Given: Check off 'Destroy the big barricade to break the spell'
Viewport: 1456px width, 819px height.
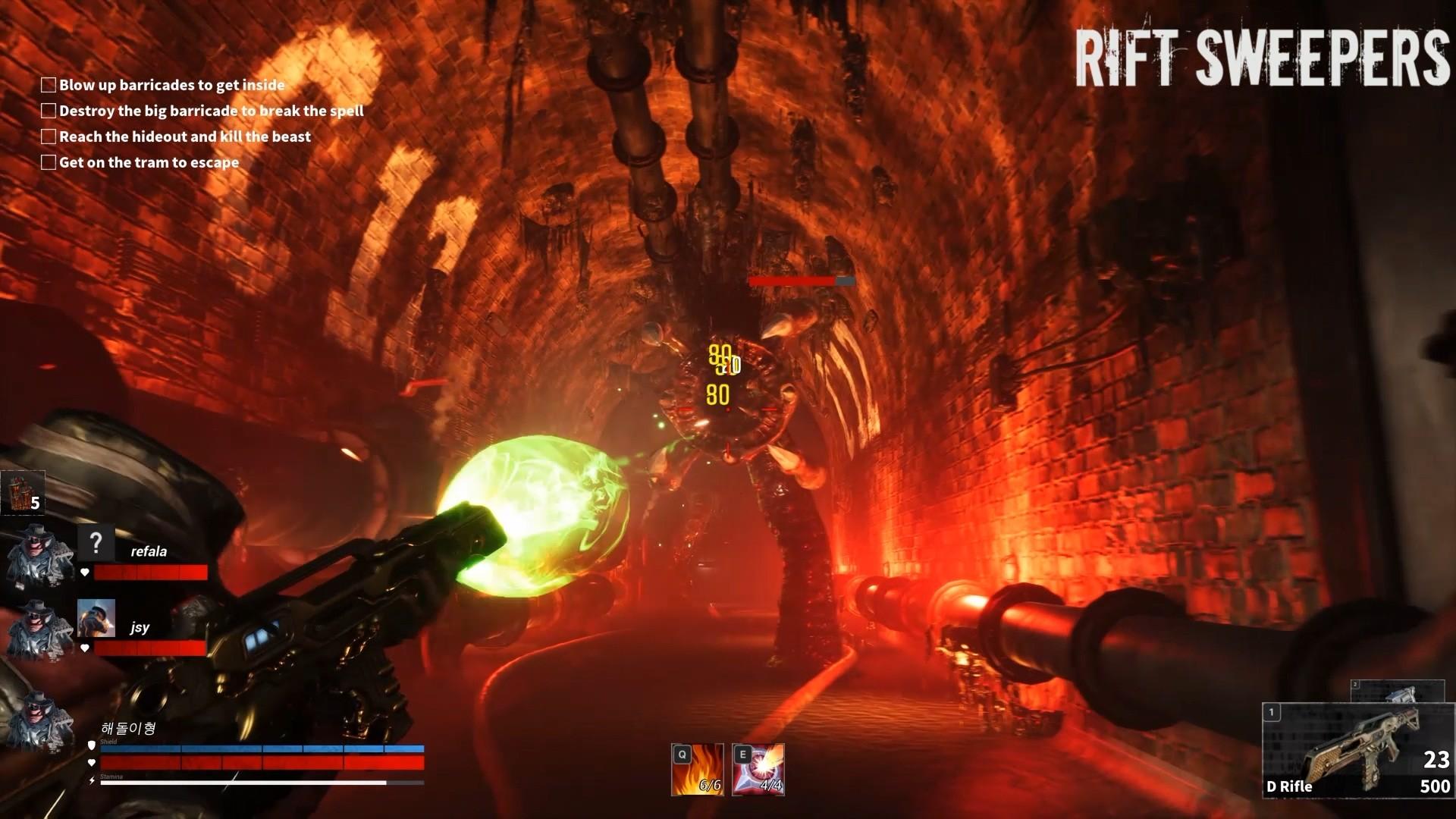Looking at the screenshot, I should point(48,111).
